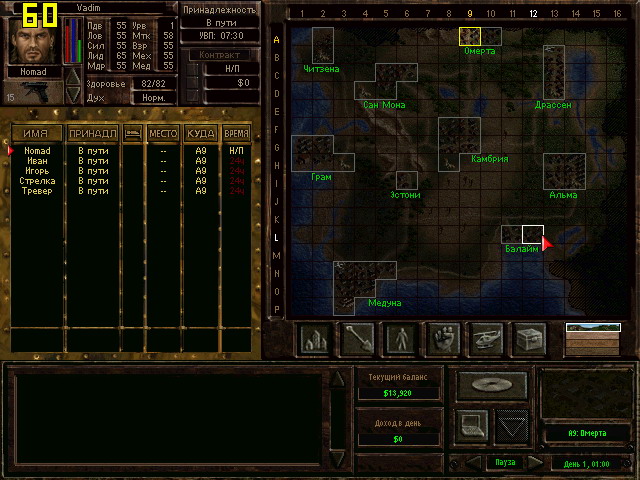Show sector items with the crate button

click(530, 340)
